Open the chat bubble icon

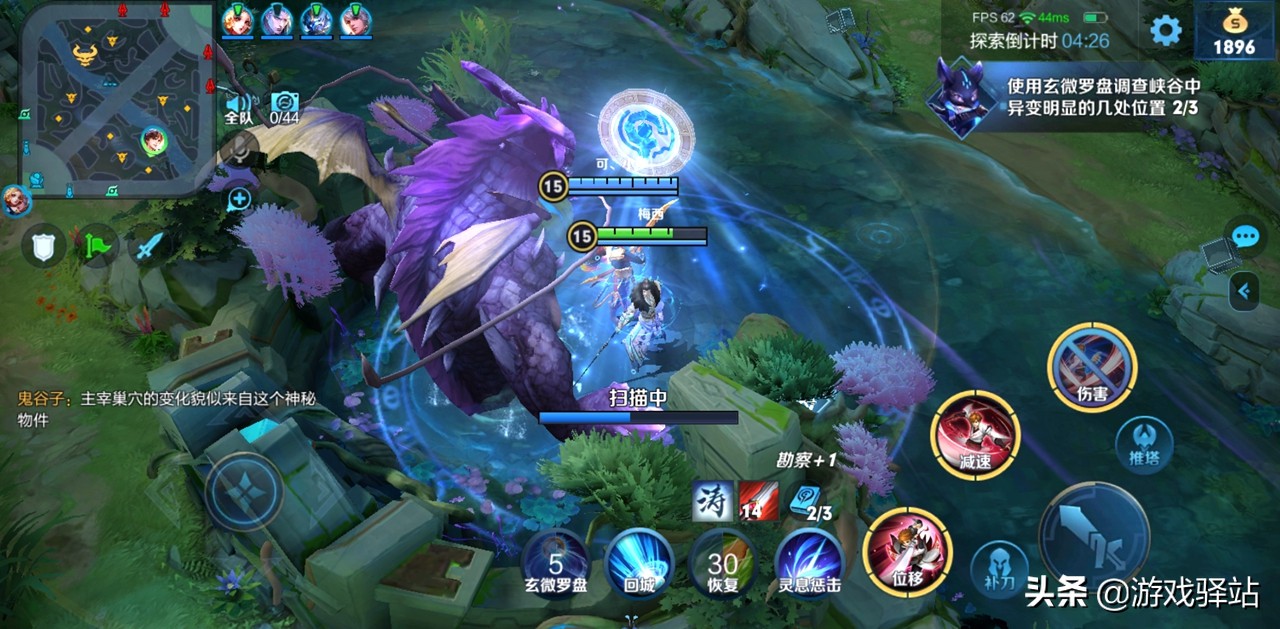(1244, 236)
